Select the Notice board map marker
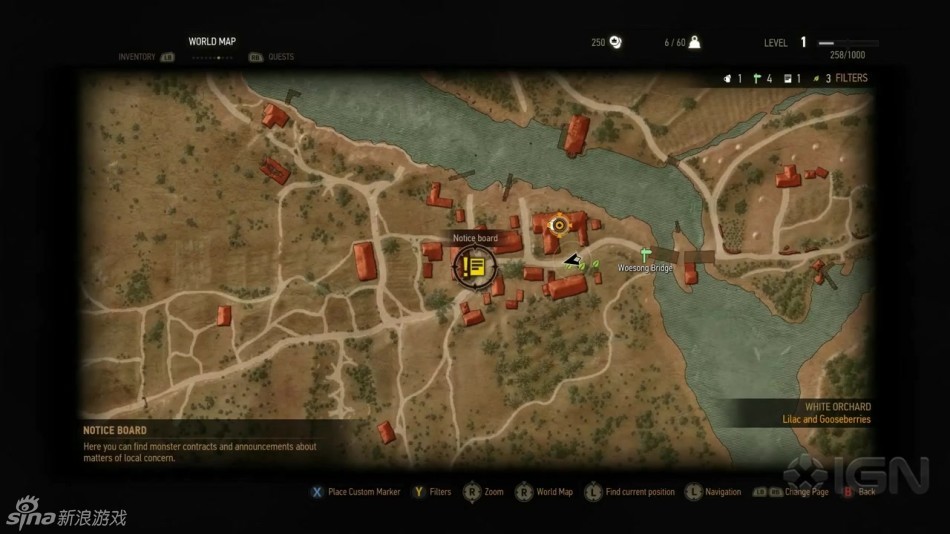The width and height of the screenshot is (950, 534). click(473, 266)
